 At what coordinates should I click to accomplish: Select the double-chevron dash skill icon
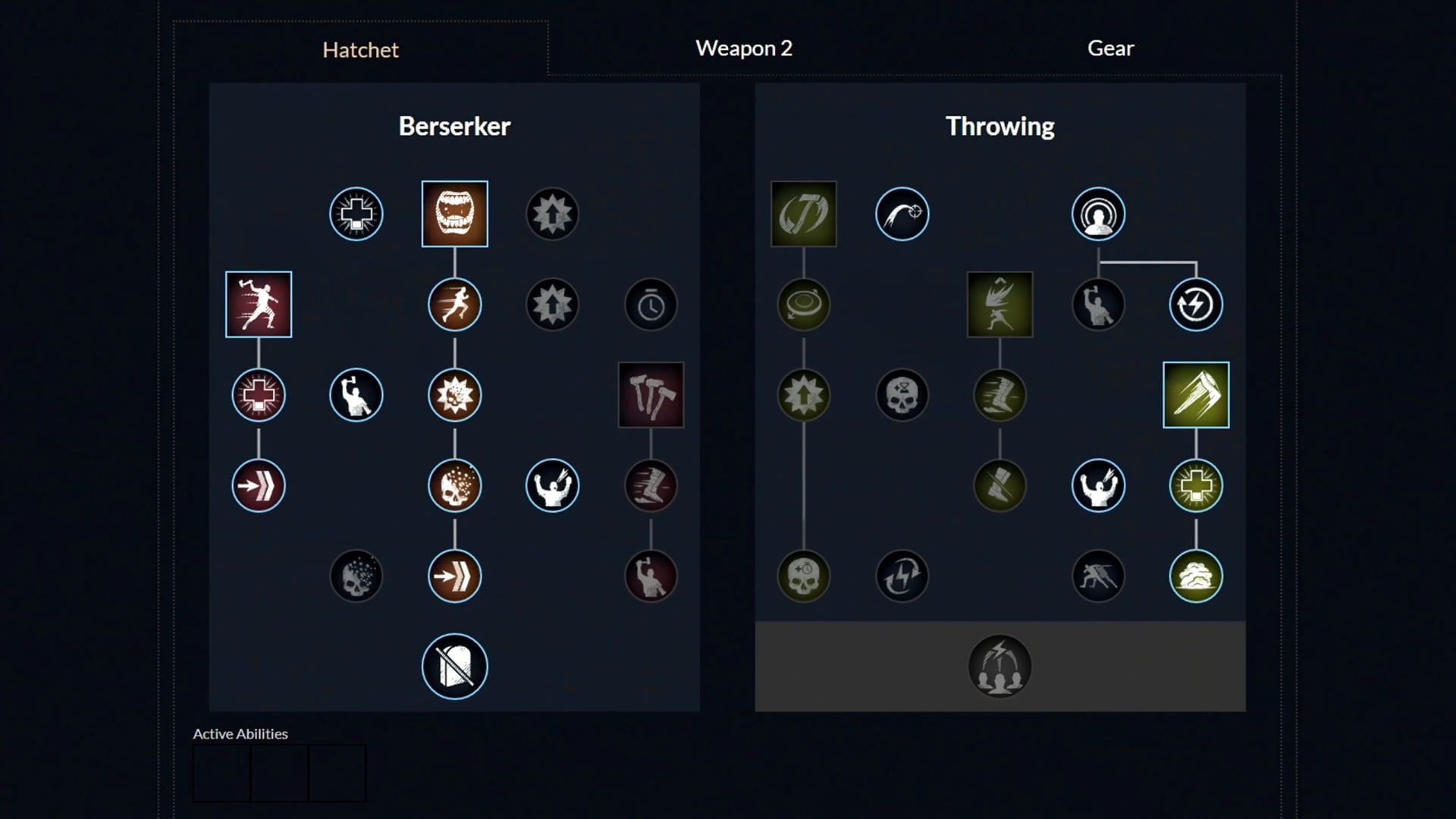click(454, 576)
